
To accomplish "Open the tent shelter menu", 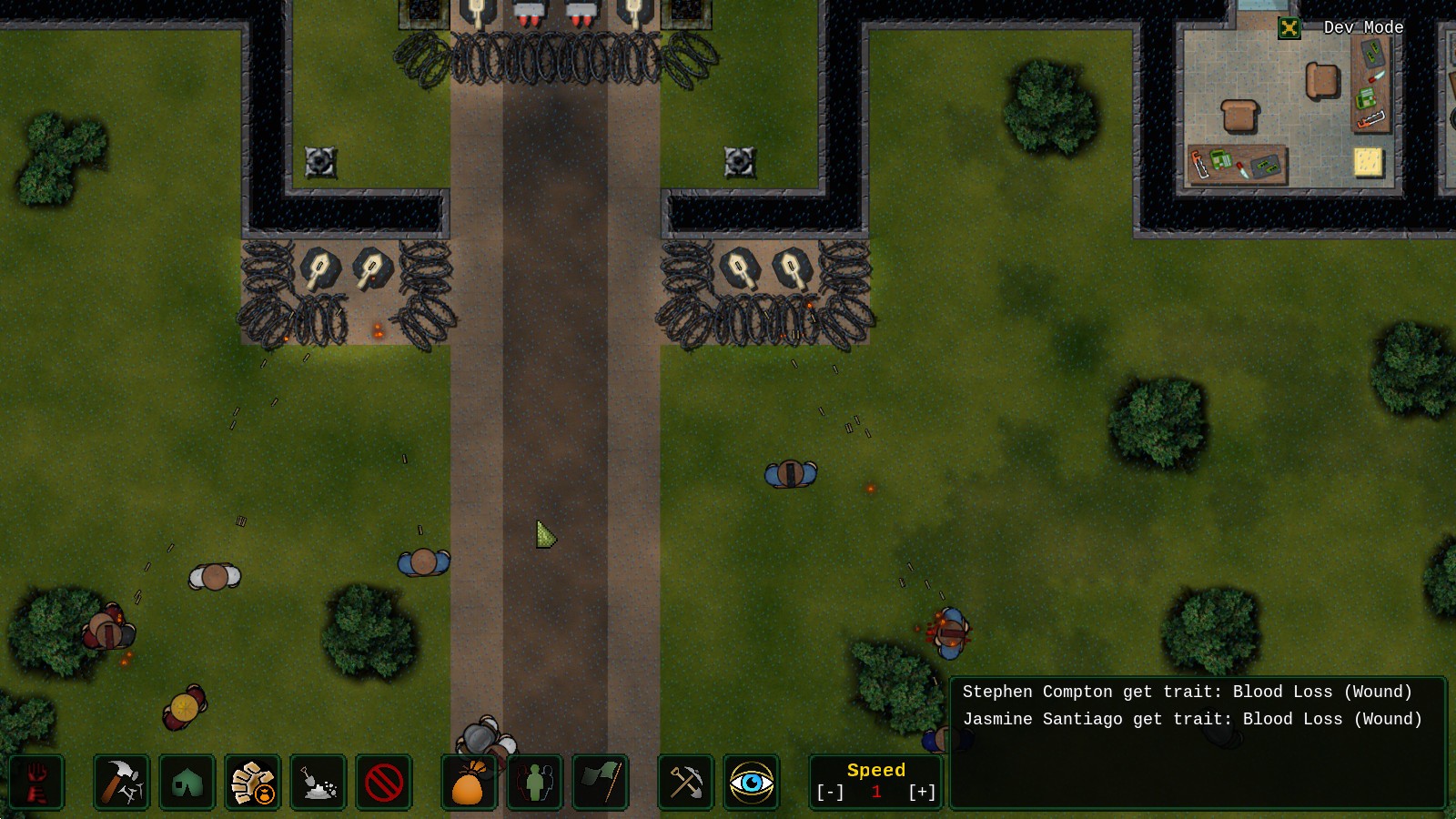I will 187,781.
